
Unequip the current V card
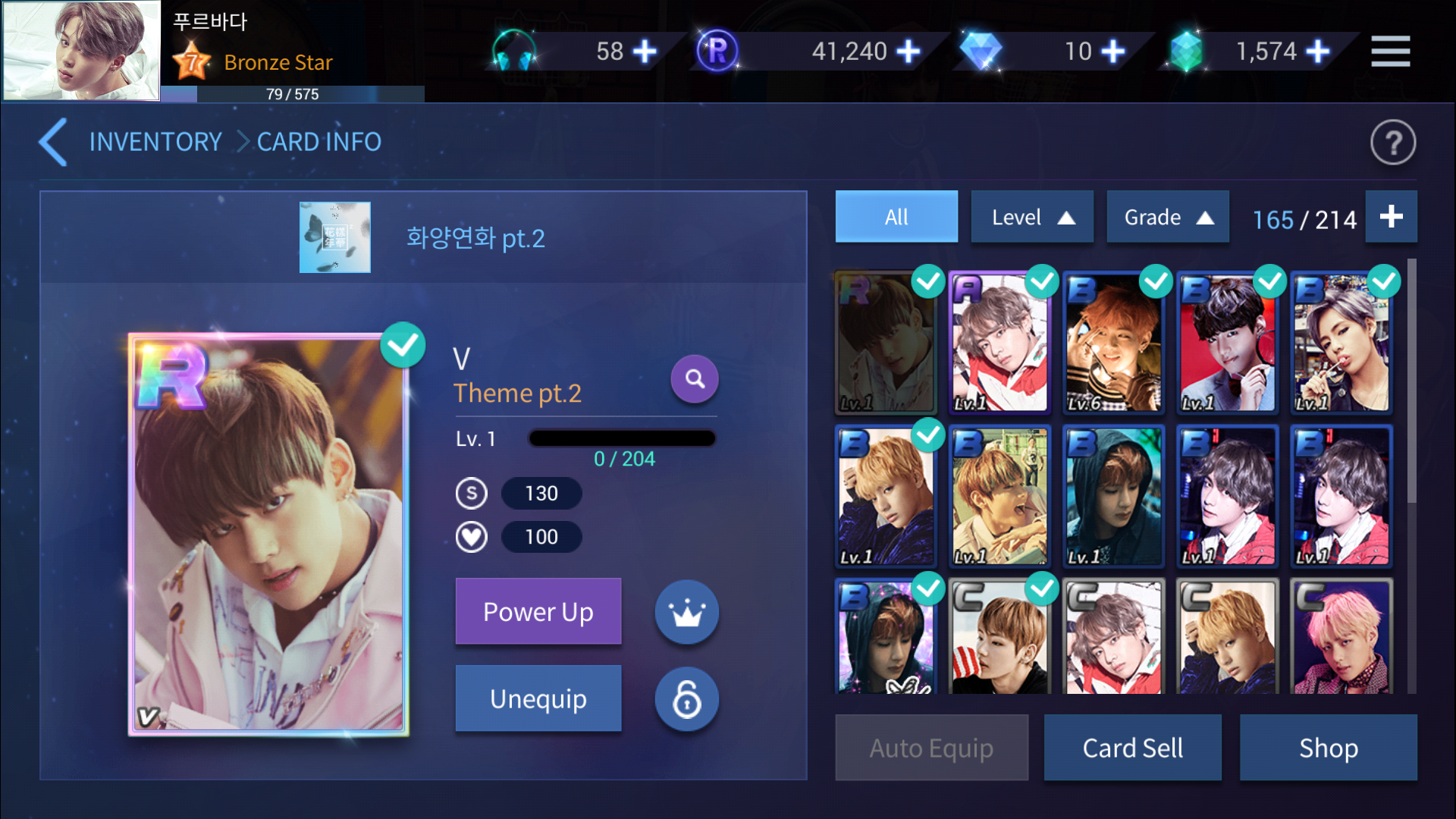[538, 698]
